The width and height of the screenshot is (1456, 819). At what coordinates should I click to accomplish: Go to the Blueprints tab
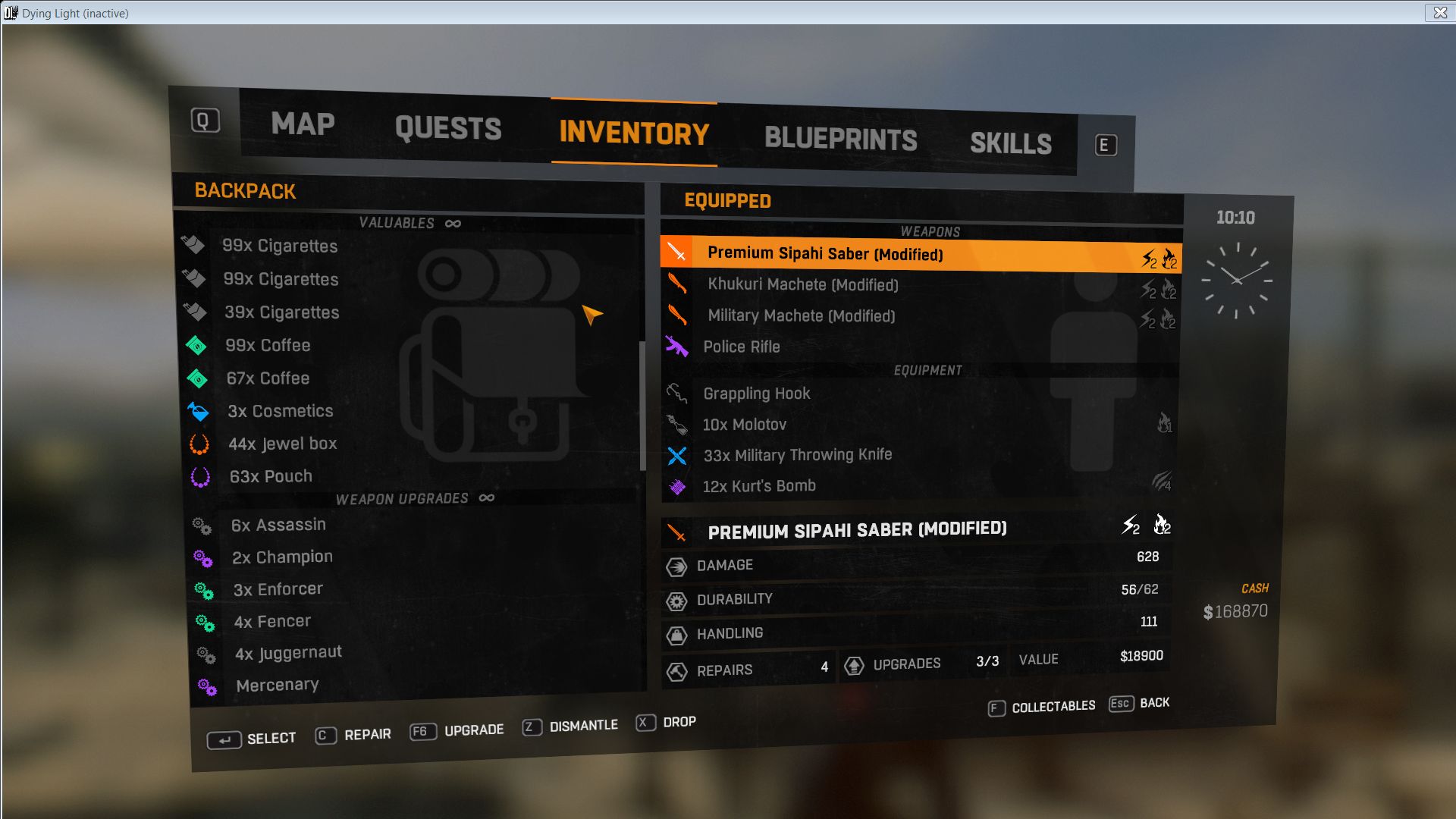pyautogui.click(x=840, y=140)
